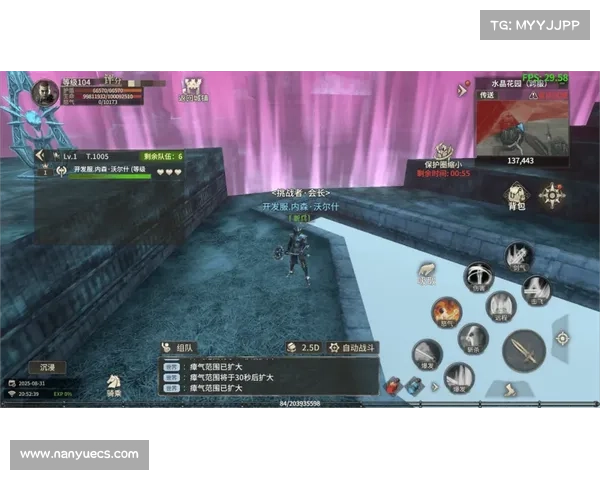Open the 组队 team panel
This screenshot has width=600, height=480.
(179, 347)
